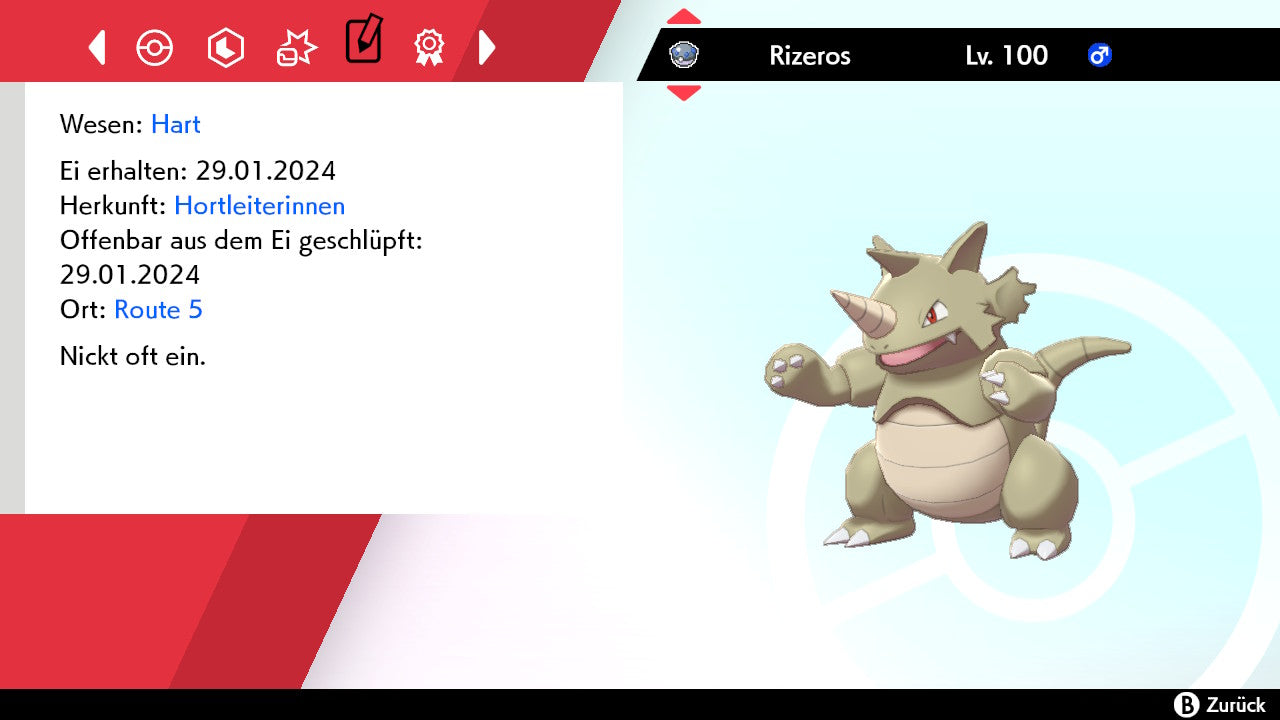Switch to the hexagon stats tab

click(x=225, y=47)
